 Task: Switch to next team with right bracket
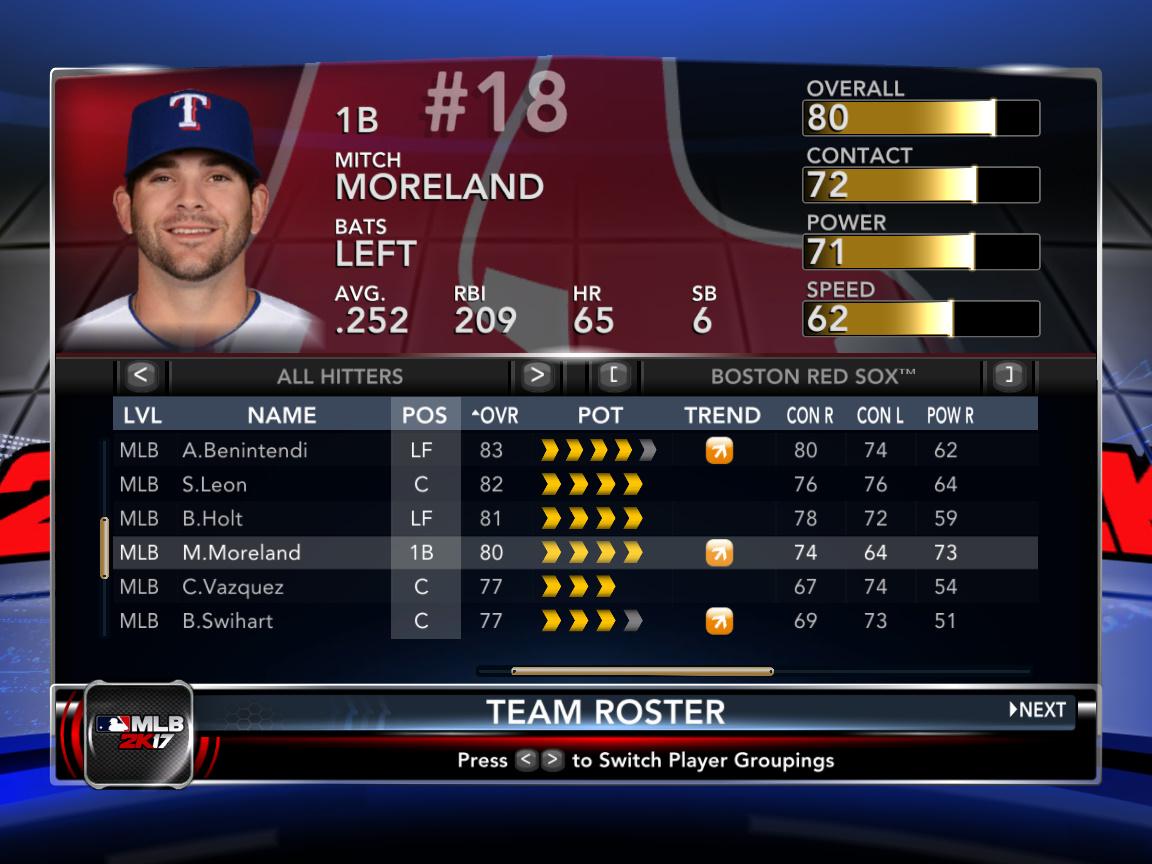(1009, 376)
